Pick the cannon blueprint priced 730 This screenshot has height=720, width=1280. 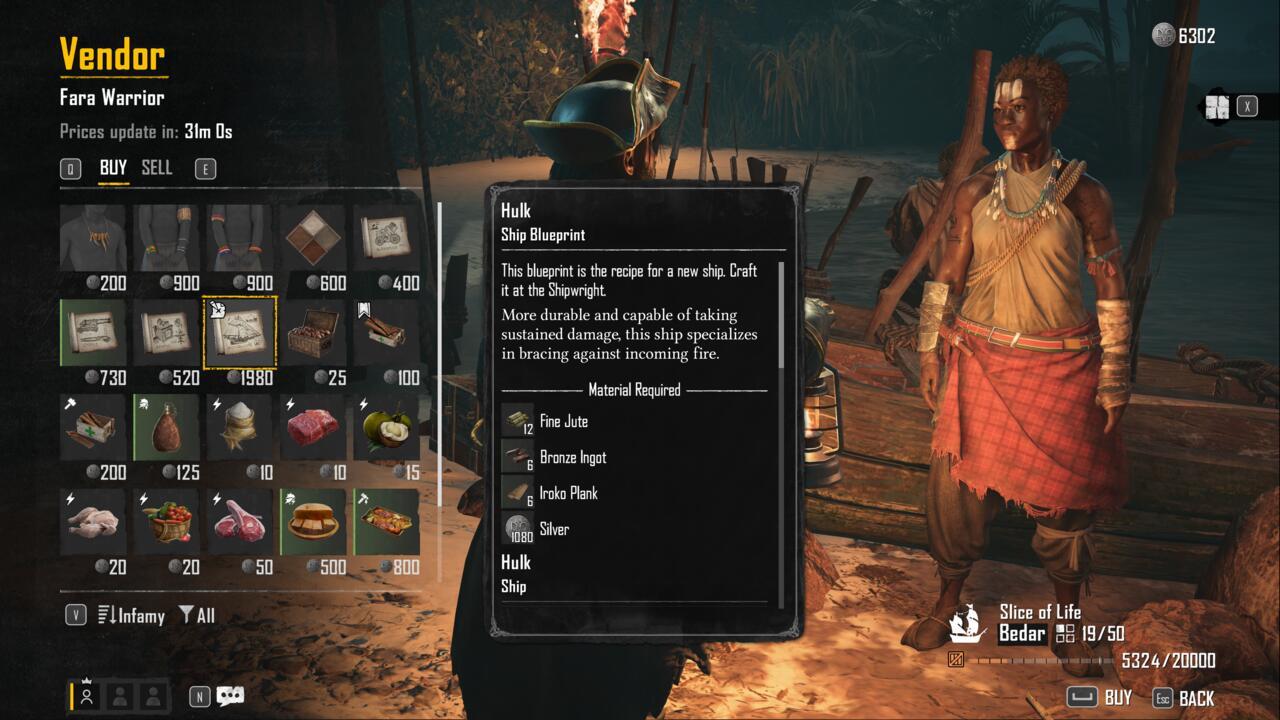tap(93, 333)
